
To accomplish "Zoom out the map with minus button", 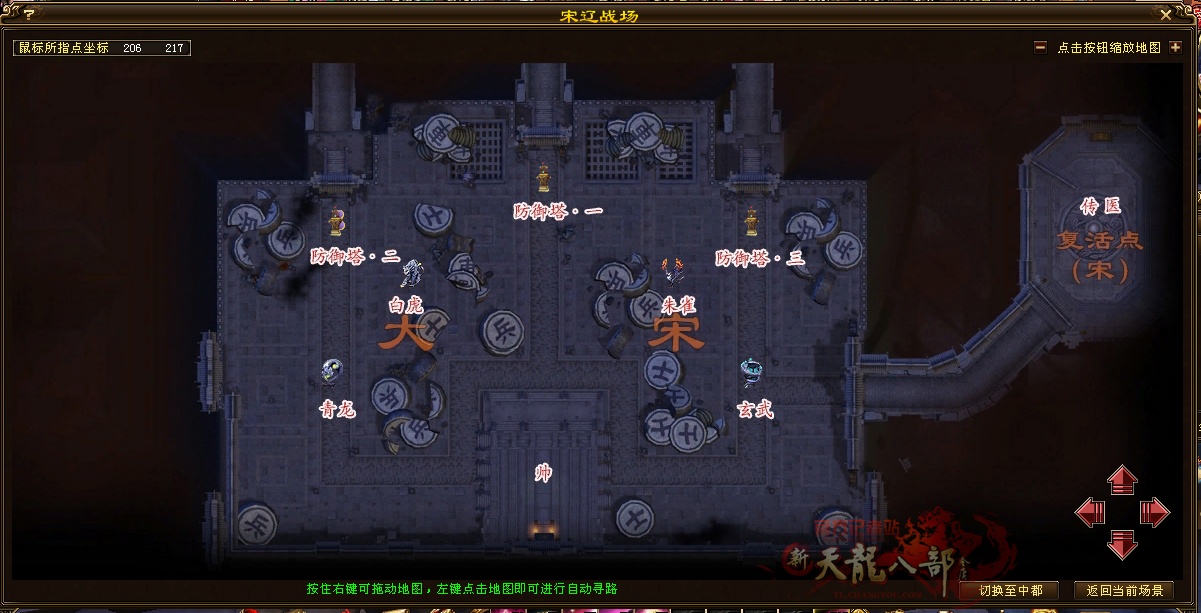I will coord(1040,47).
